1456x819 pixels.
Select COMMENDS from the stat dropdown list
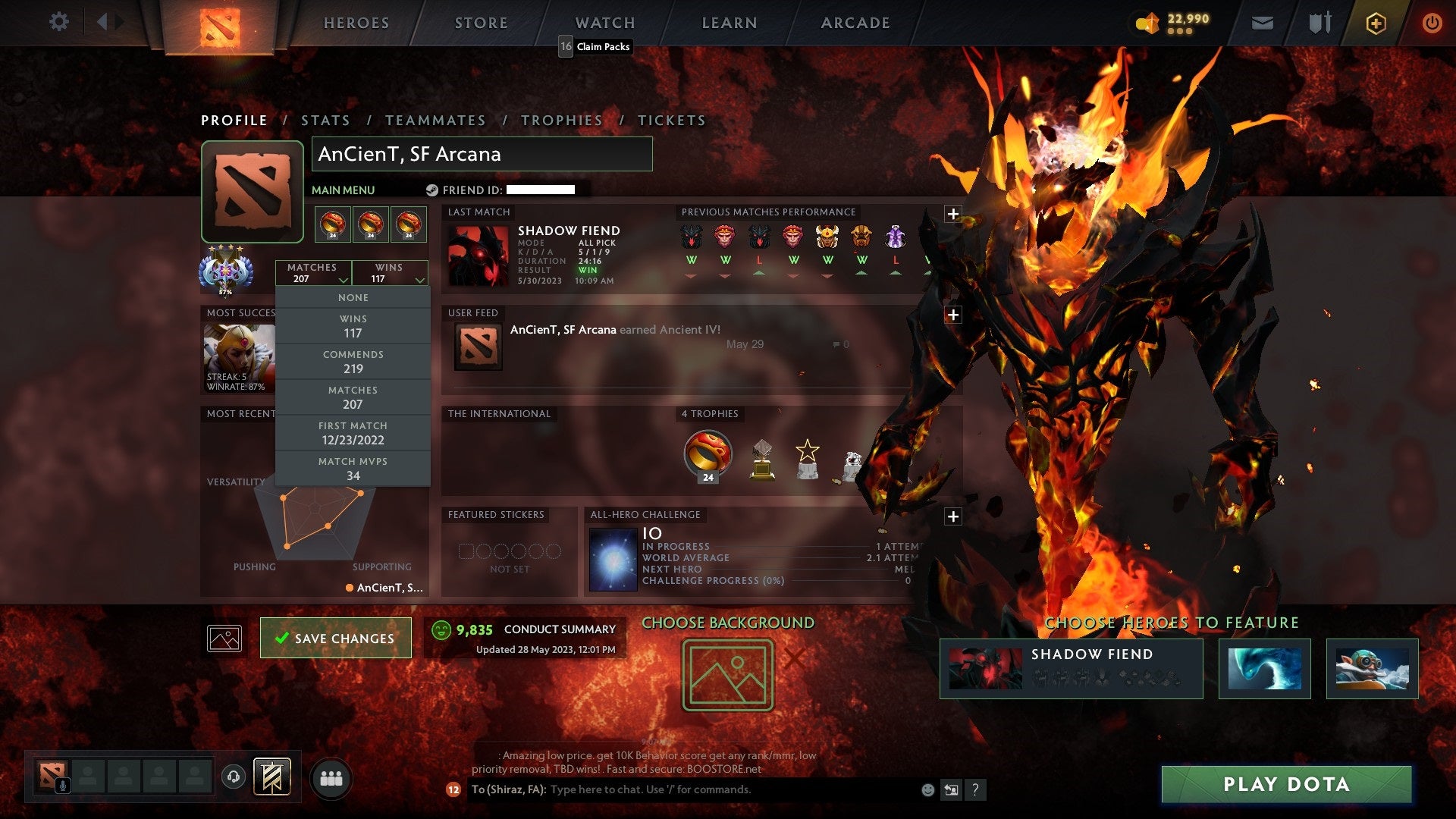(x=353, y=362)
